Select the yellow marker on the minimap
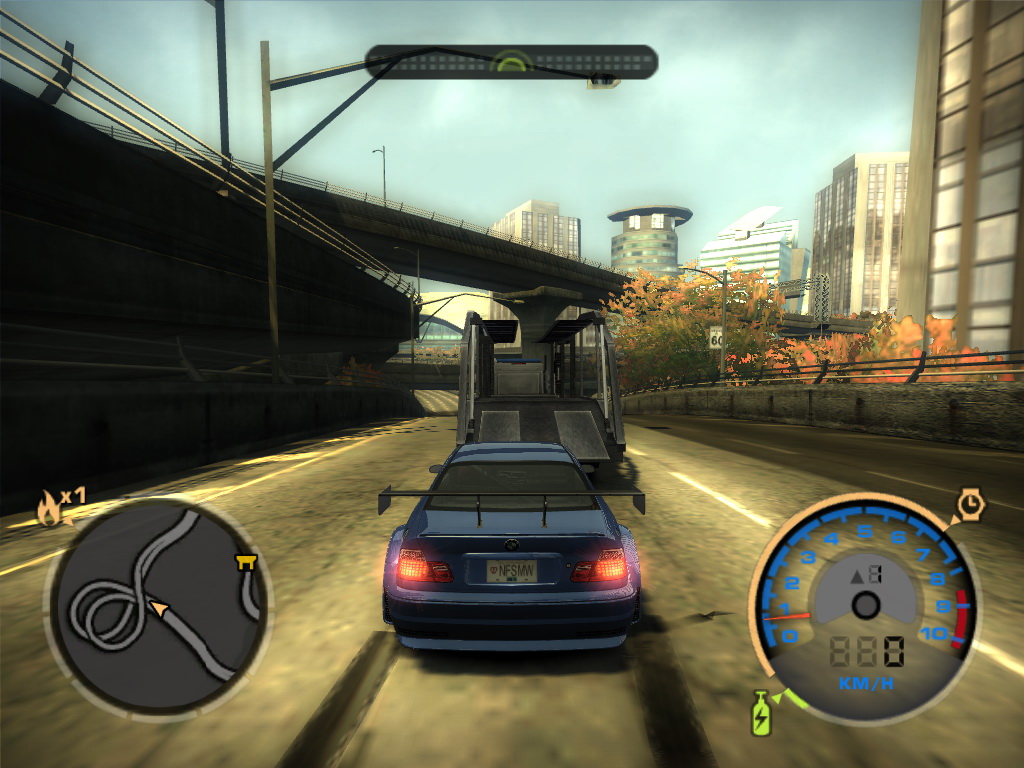Image resolution: width=1024 pixels, height=768 pixels. pos(244,564)
